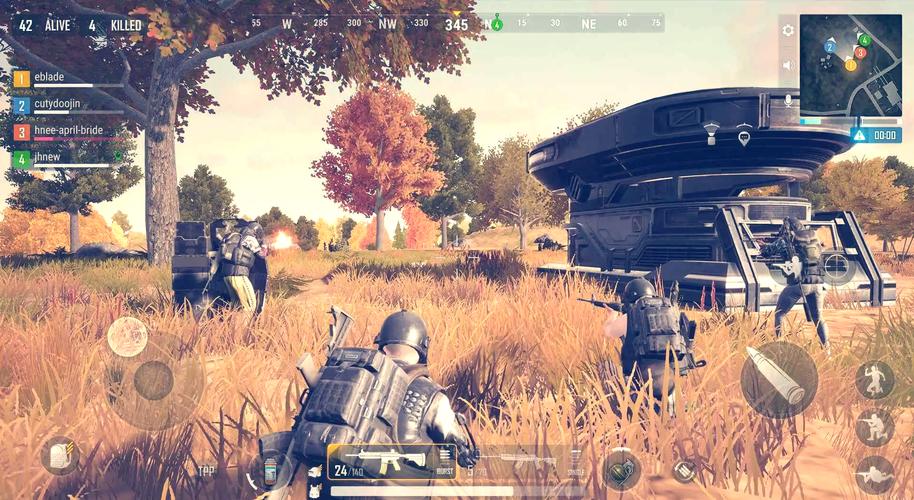Go prone with the lying figure button
Image resolution: width=914 pixels, height=500 pixels.
pyautogui.click(x=874, y=474)
